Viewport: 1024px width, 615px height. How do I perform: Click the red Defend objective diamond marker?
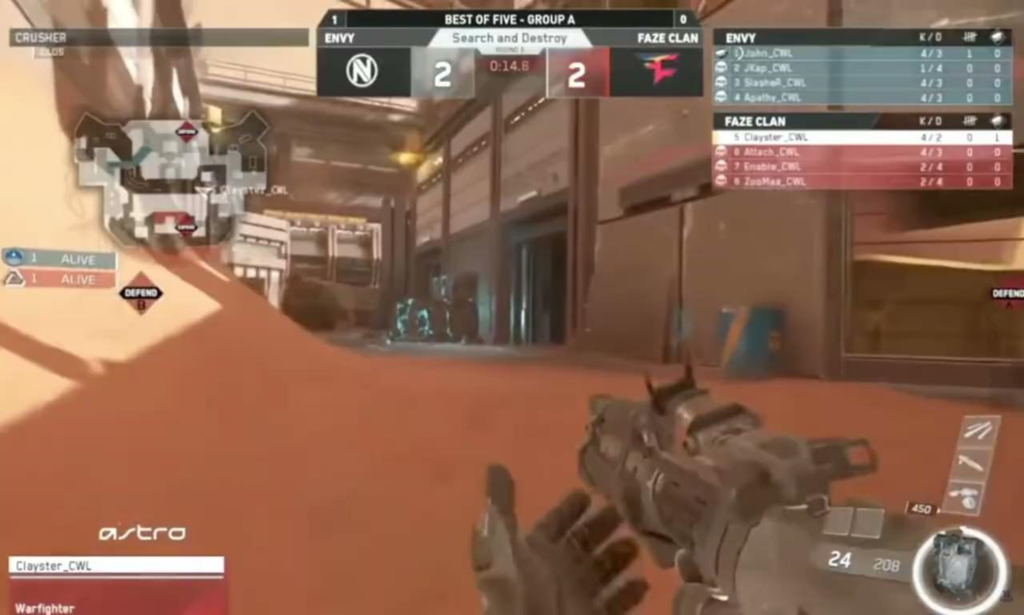click(x=140, y=293)
